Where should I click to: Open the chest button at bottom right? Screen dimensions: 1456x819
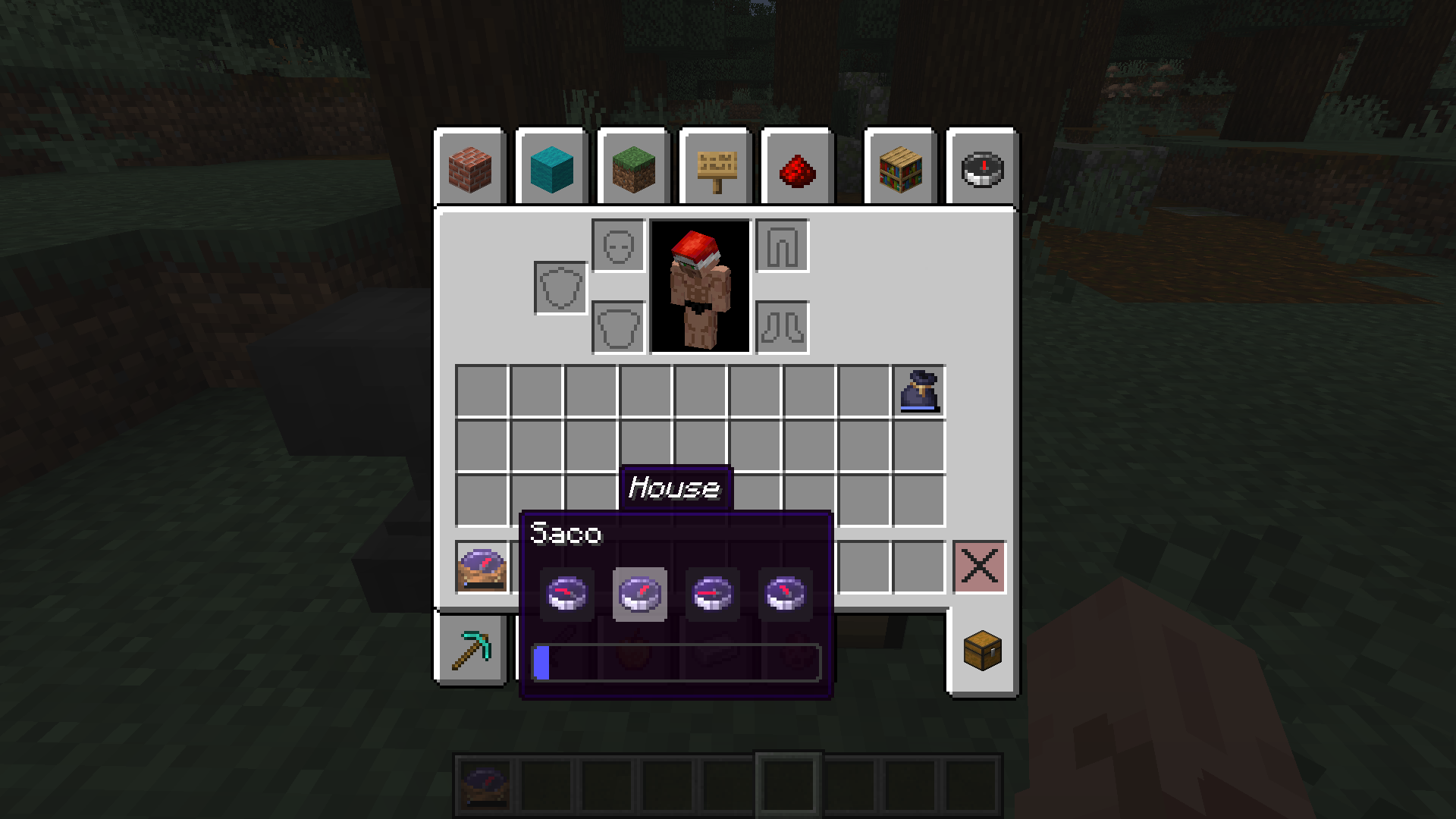tap(982, 651)
